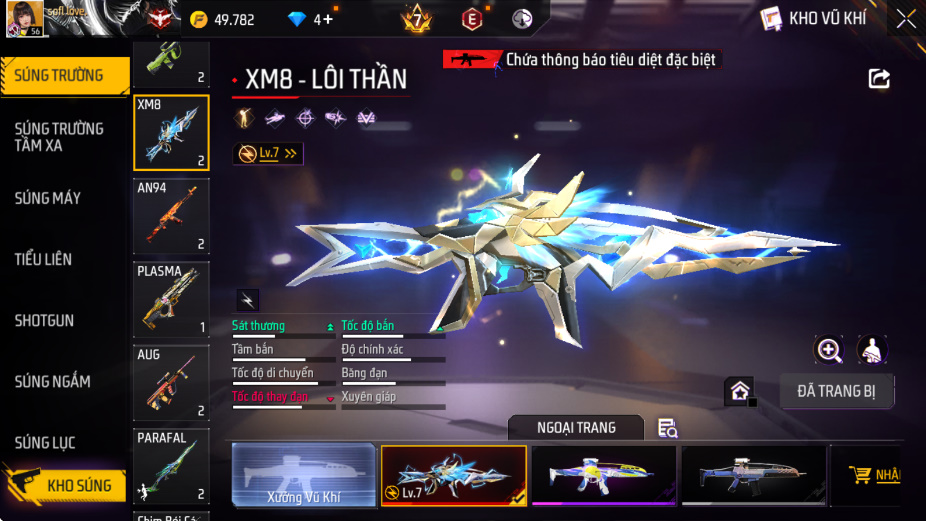Open the Xưởng Vũ Khí workshop tile
926x521 pixels.
pos(304,475)
